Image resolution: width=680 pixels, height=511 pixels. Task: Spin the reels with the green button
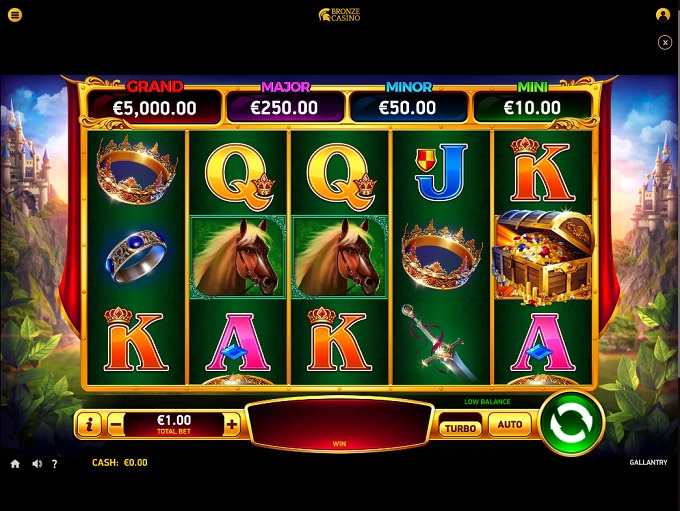[x=572, y=422]
